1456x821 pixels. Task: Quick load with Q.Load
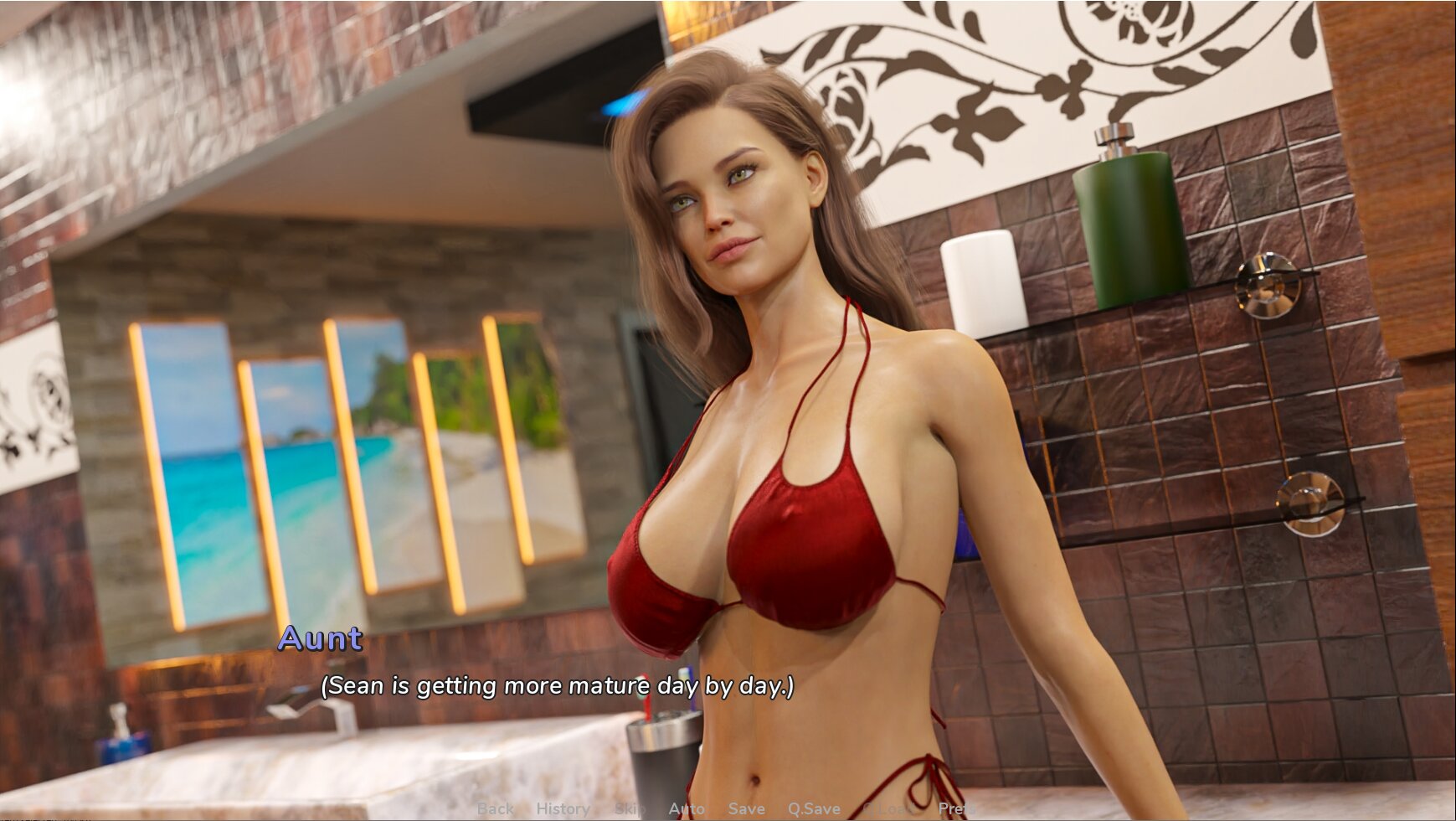tap(888, 808)
